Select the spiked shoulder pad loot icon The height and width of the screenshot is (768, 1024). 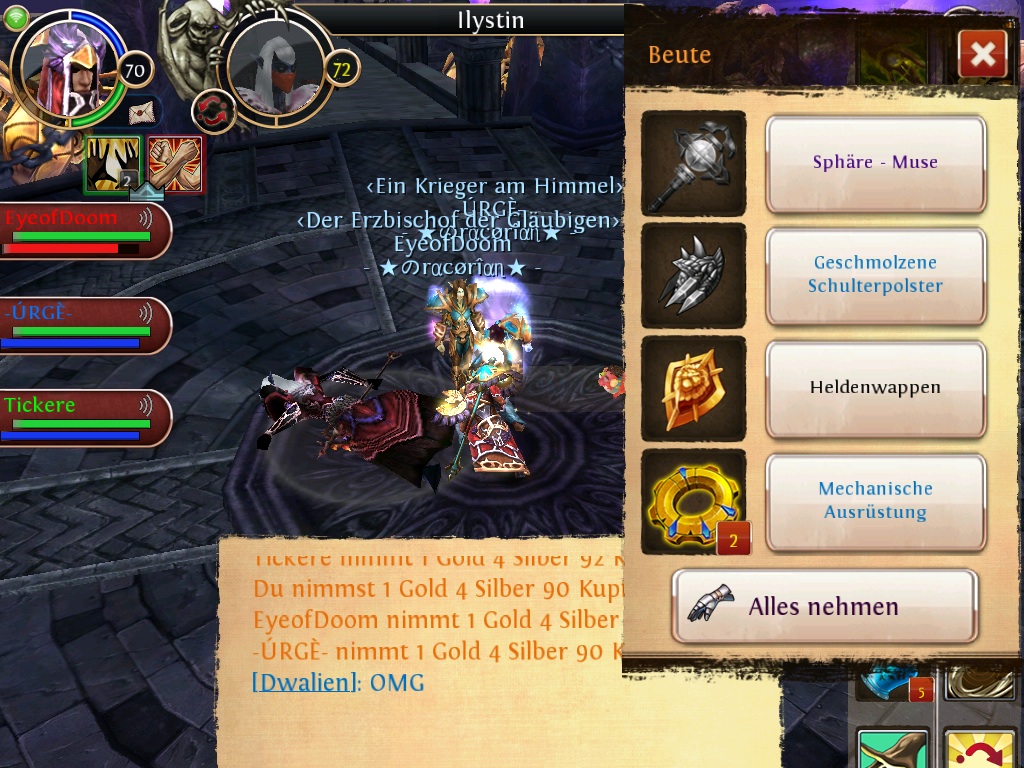pos(693,275)
